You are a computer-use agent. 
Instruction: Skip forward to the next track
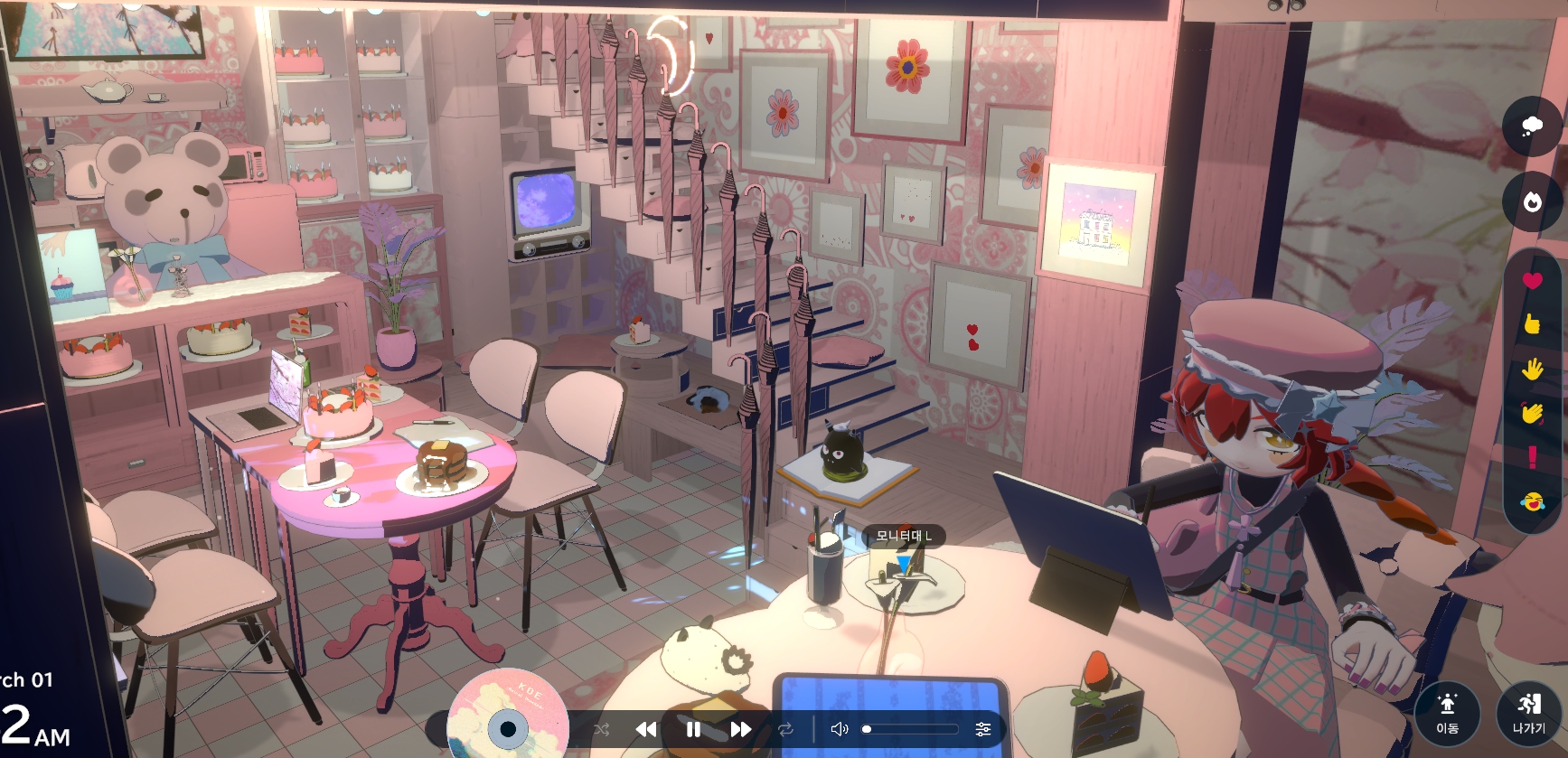[x=740, y=729]
